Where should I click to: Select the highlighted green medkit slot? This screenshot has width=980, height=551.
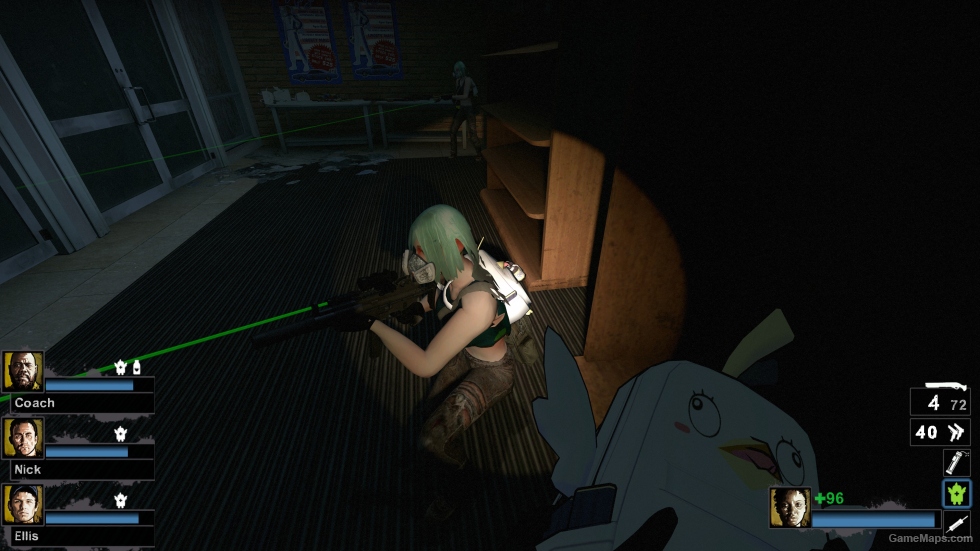click(956, 493)
